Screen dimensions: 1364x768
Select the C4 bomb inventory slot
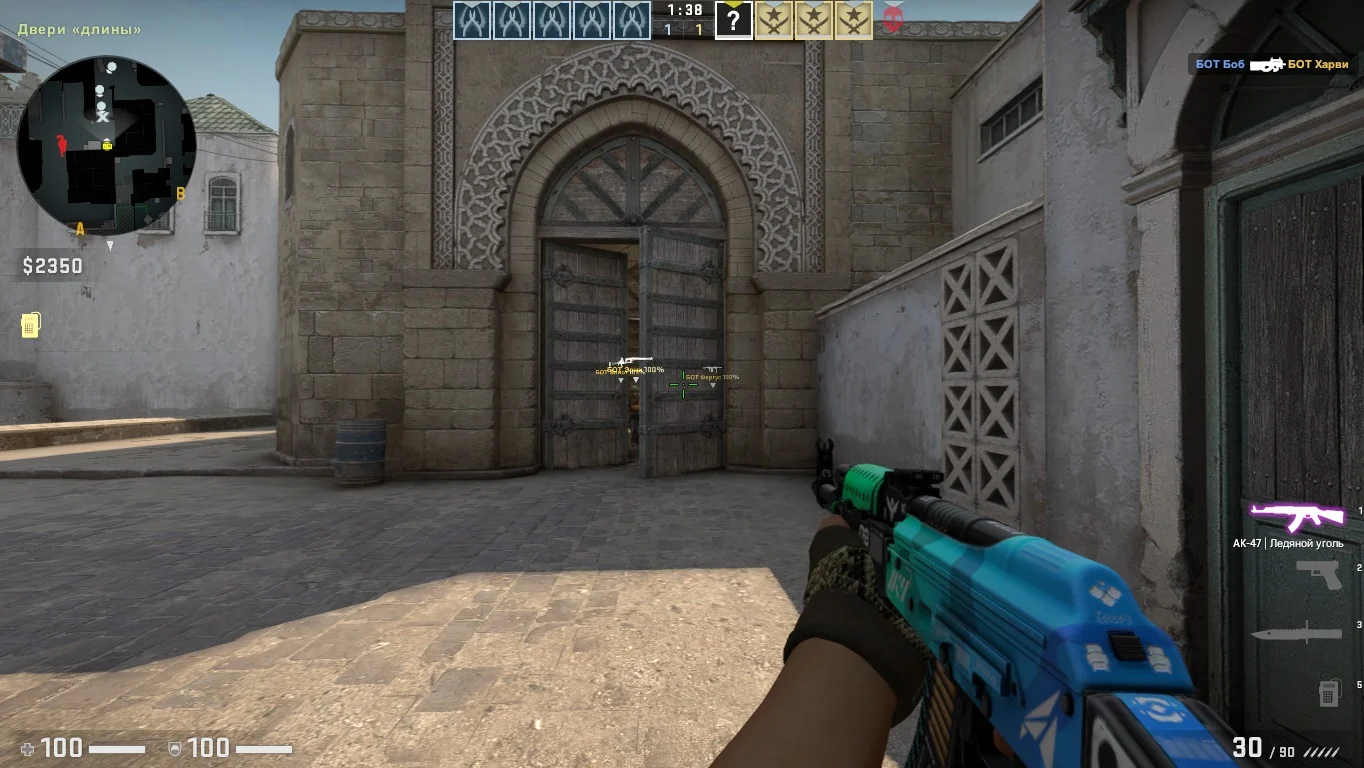coord(1329,691)
